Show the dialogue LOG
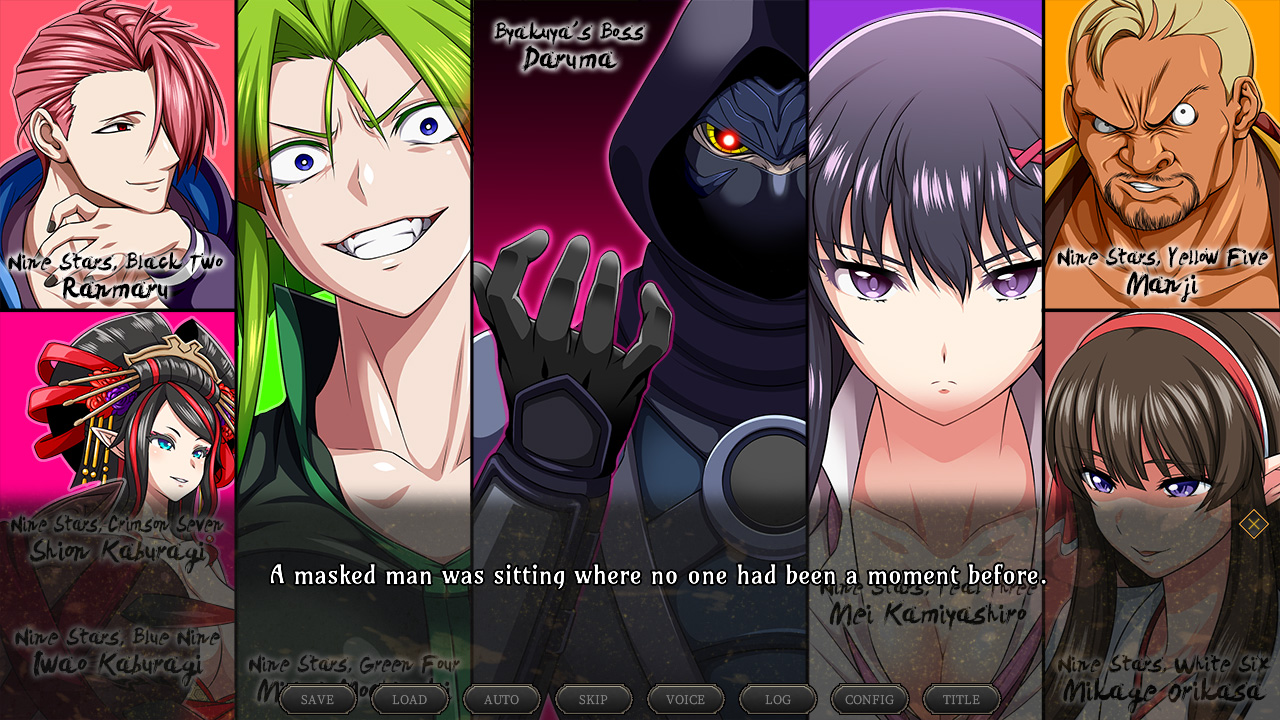Image resolution: width=1280 pixels, height=720 pixels. [x=778, y=699]
